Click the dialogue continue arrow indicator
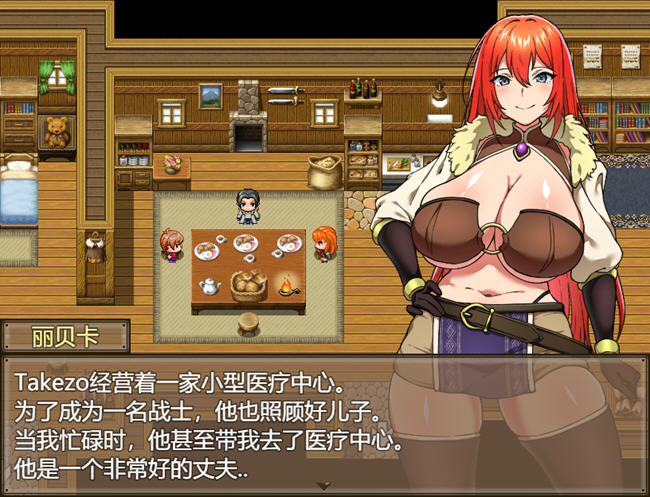 point(324,485)
